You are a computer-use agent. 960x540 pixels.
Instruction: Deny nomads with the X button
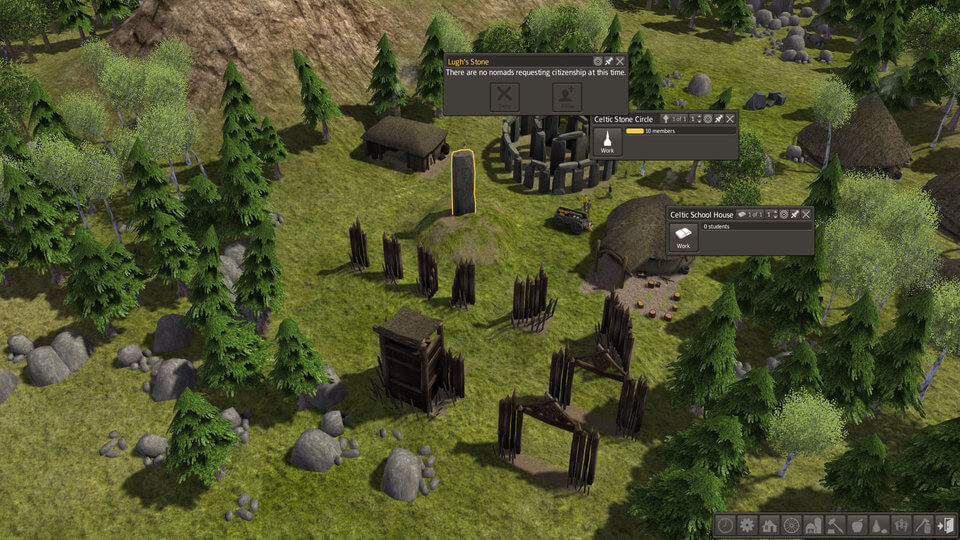pos(505,97)
